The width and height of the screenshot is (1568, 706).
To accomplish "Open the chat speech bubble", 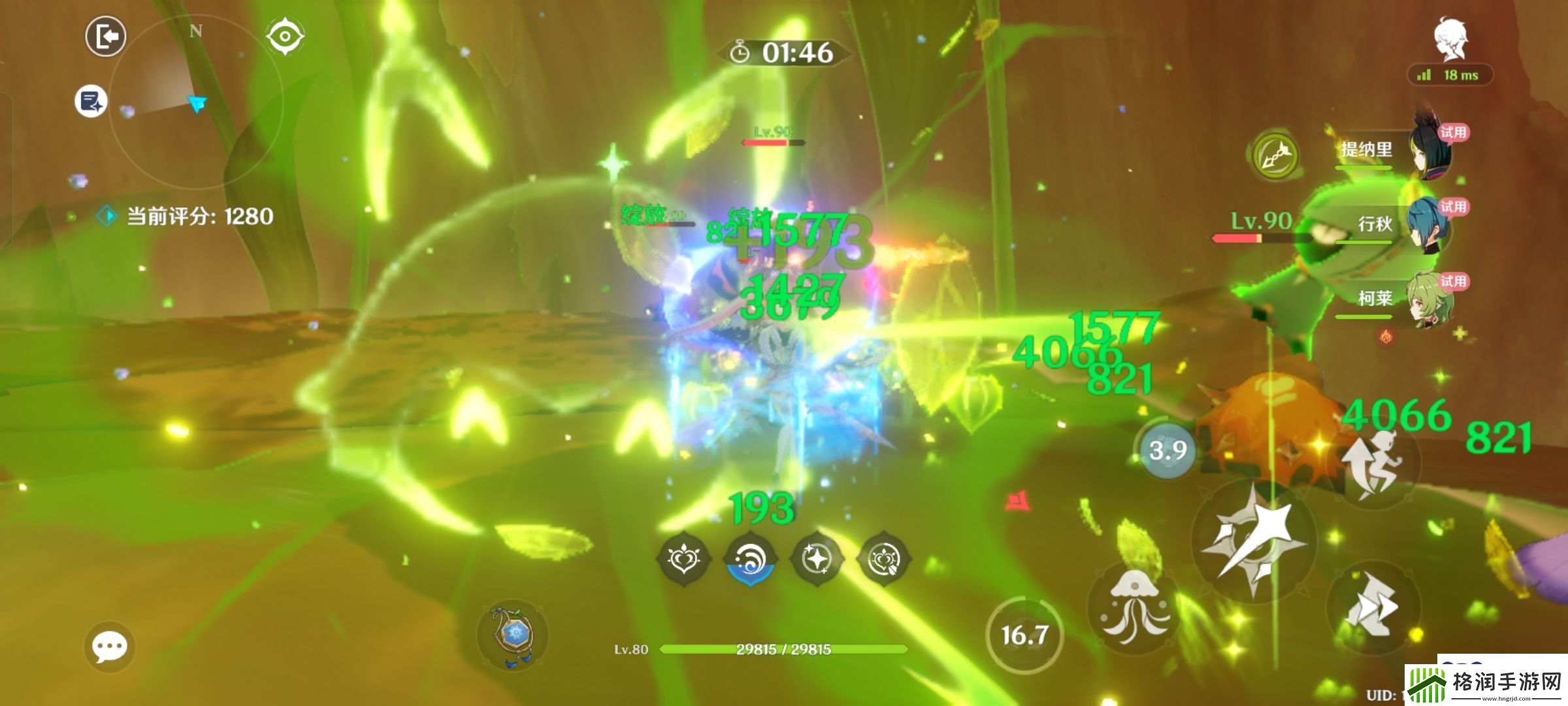I will coord(109,647).
